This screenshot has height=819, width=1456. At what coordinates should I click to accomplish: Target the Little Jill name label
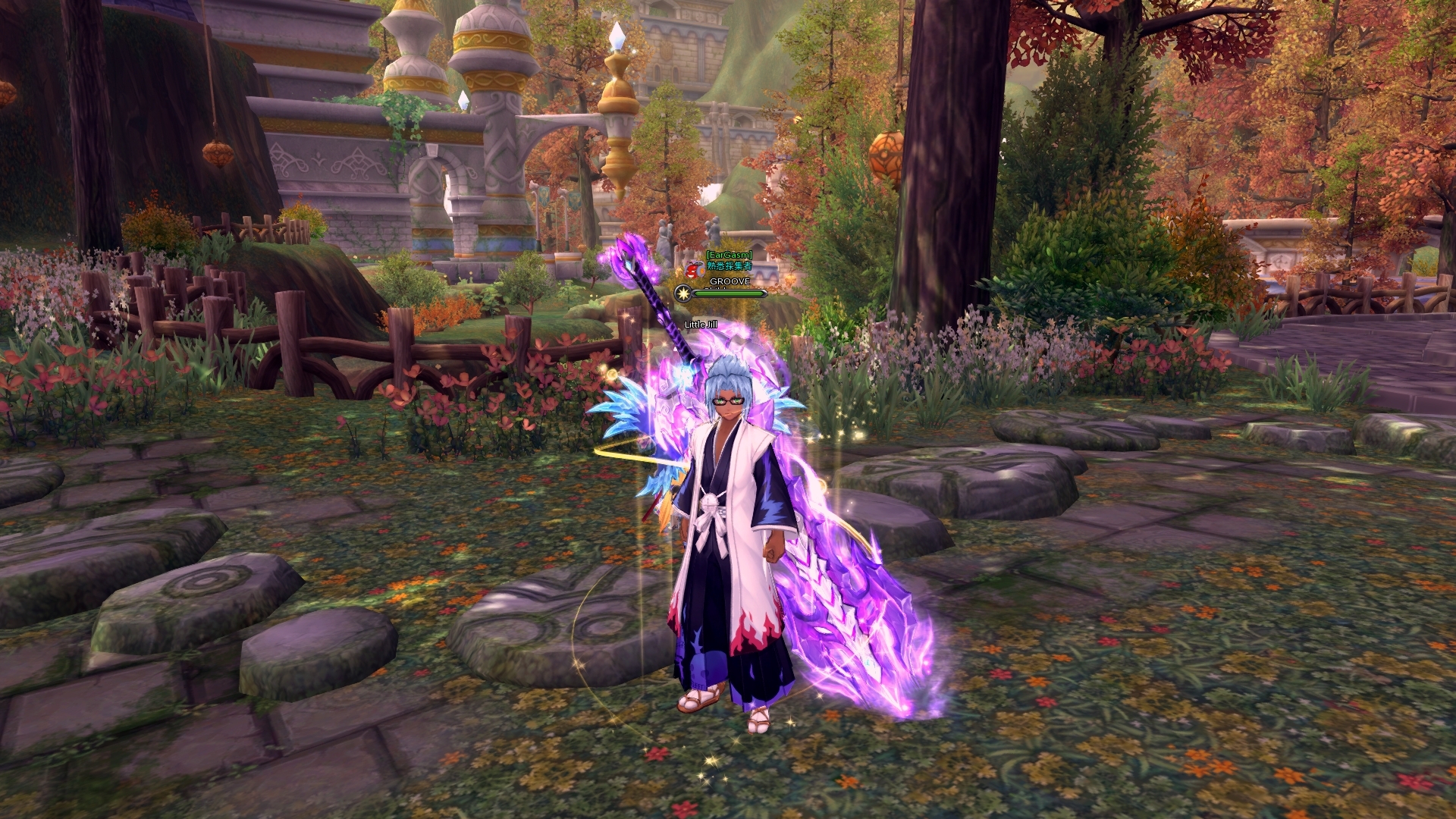(x=701, y=325)
